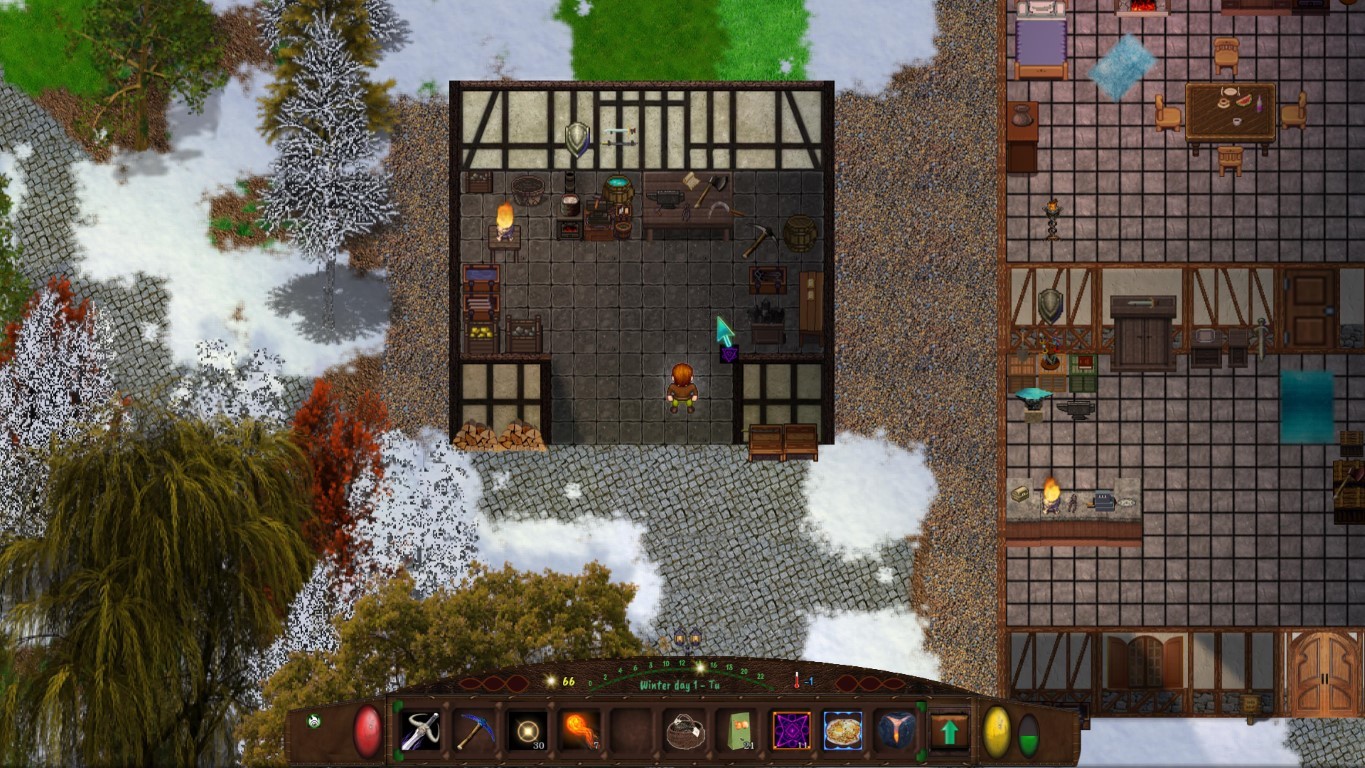Use the green seed packet slot
This screenshot has width=1365, height=768.
pos(739,731)
